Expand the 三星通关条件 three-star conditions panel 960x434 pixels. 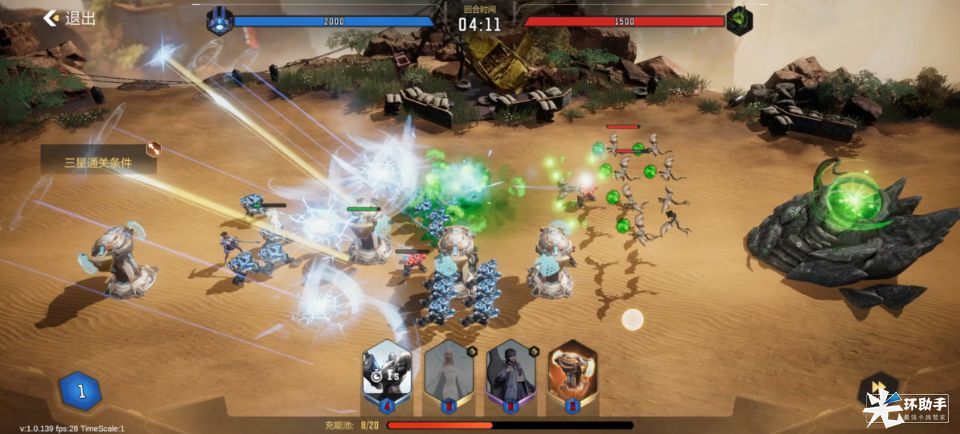point(99,160)
